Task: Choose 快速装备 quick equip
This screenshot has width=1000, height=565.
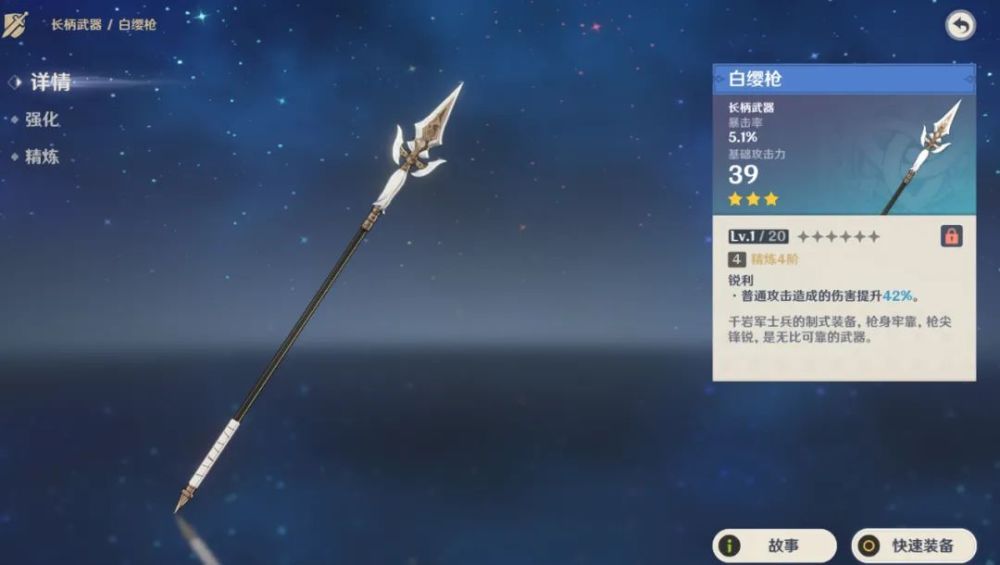Action: [x=913, y=546]
